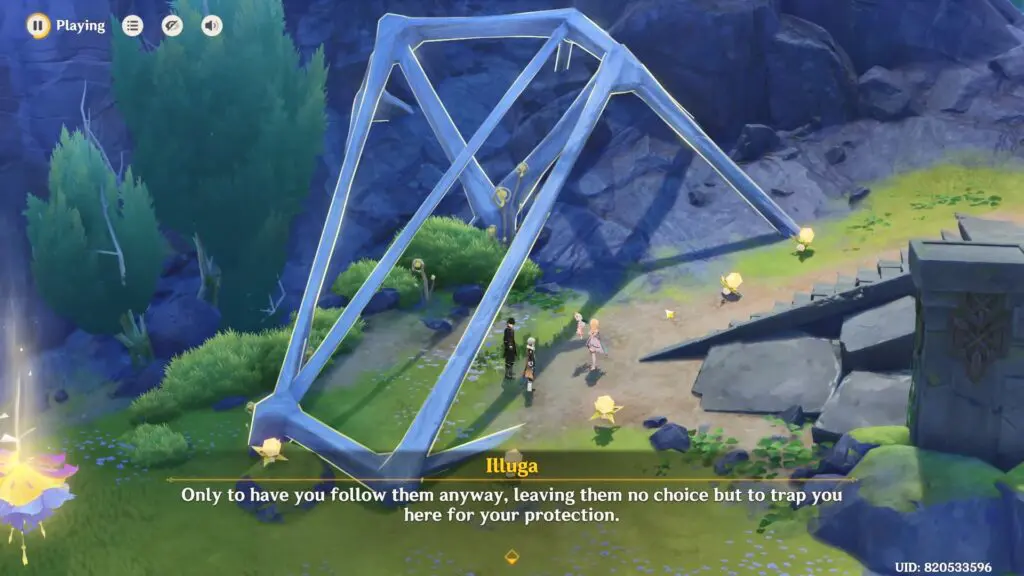Advance dialogue via the diamond continue marker
The width and height of the screenshot is (1024, 576).
tap(512, 557)
